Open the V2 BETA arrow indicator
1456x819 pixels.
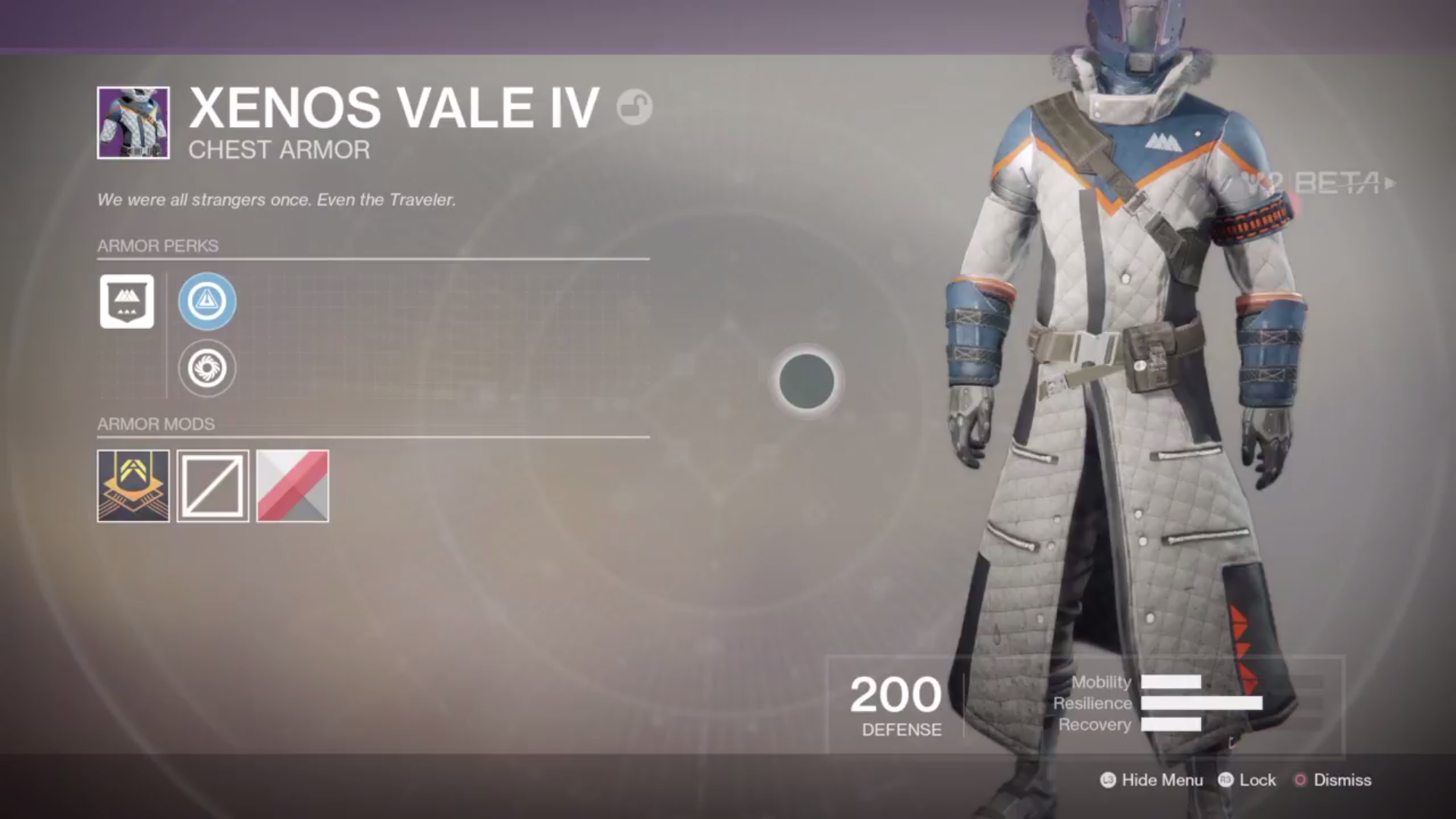(x=1390, y=184)
